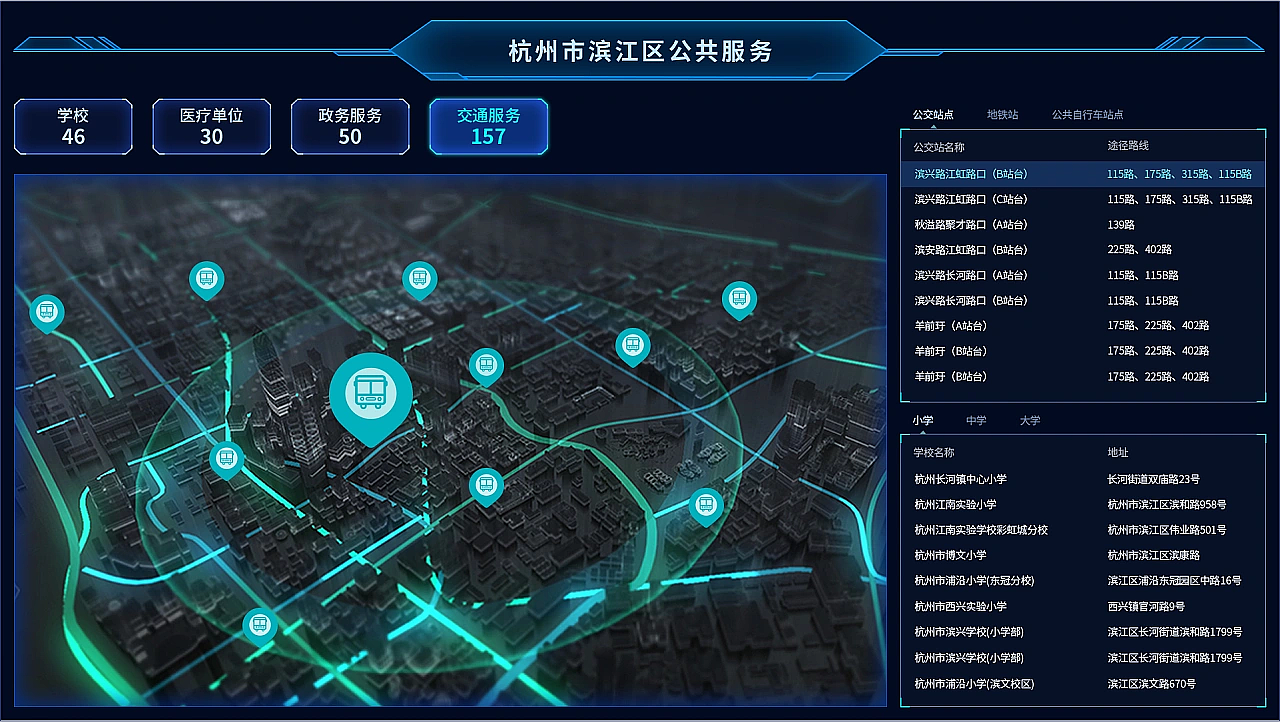Select the bus marker nearest the top-right map corner
1280x722 pixels.
click(740, 297)
